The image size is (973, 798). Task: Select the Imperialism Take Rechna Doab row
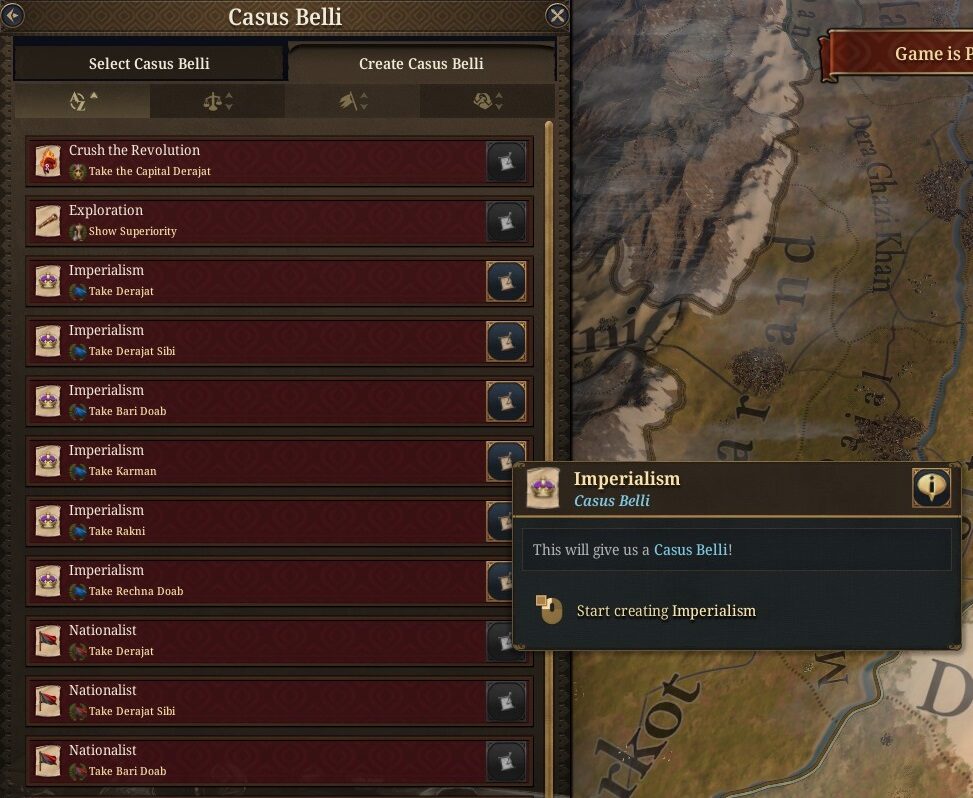click(x=250, y=581)
